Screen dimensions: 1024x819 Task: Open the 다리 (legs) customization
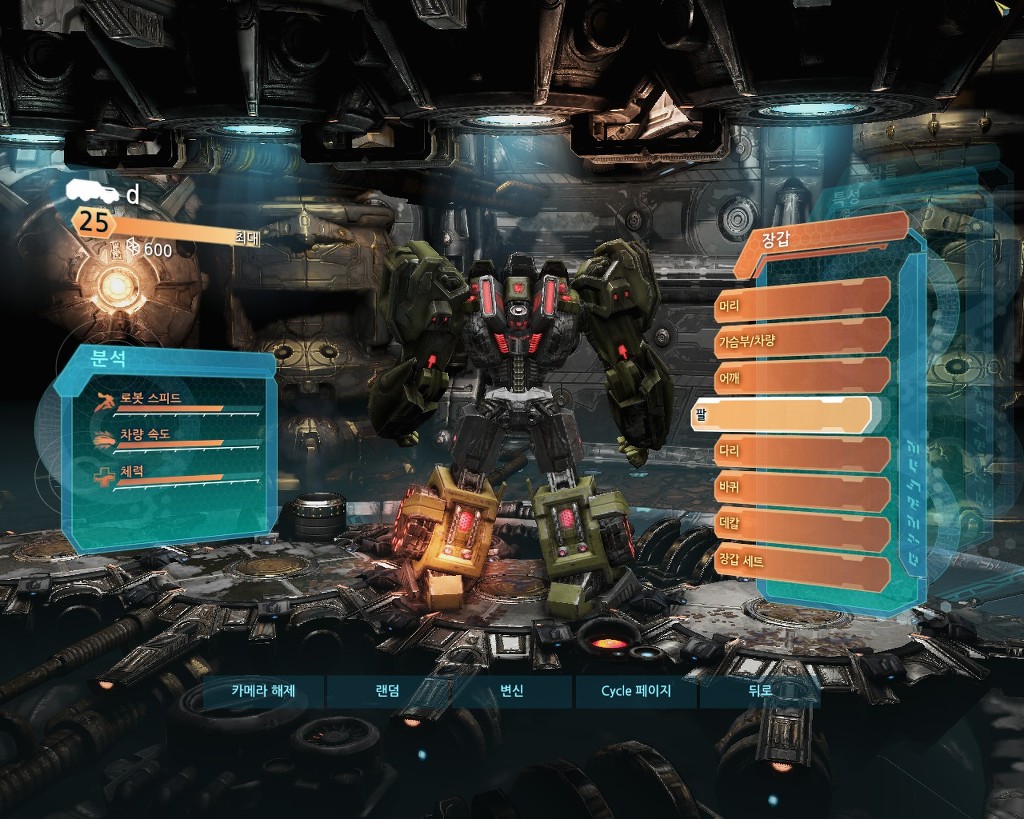(x=802, y=454)
